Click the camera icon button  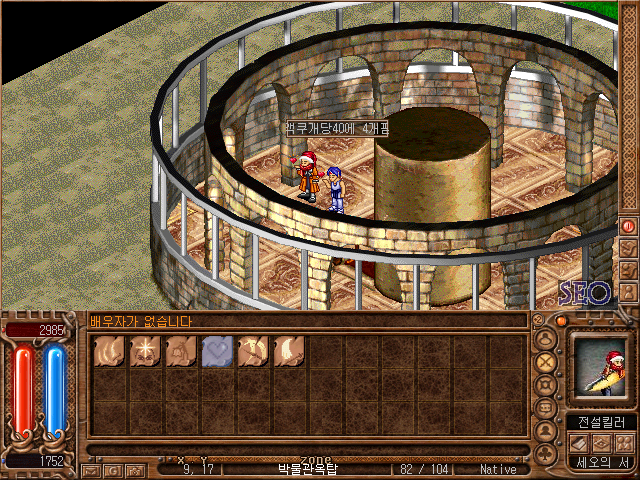(135, 469)
